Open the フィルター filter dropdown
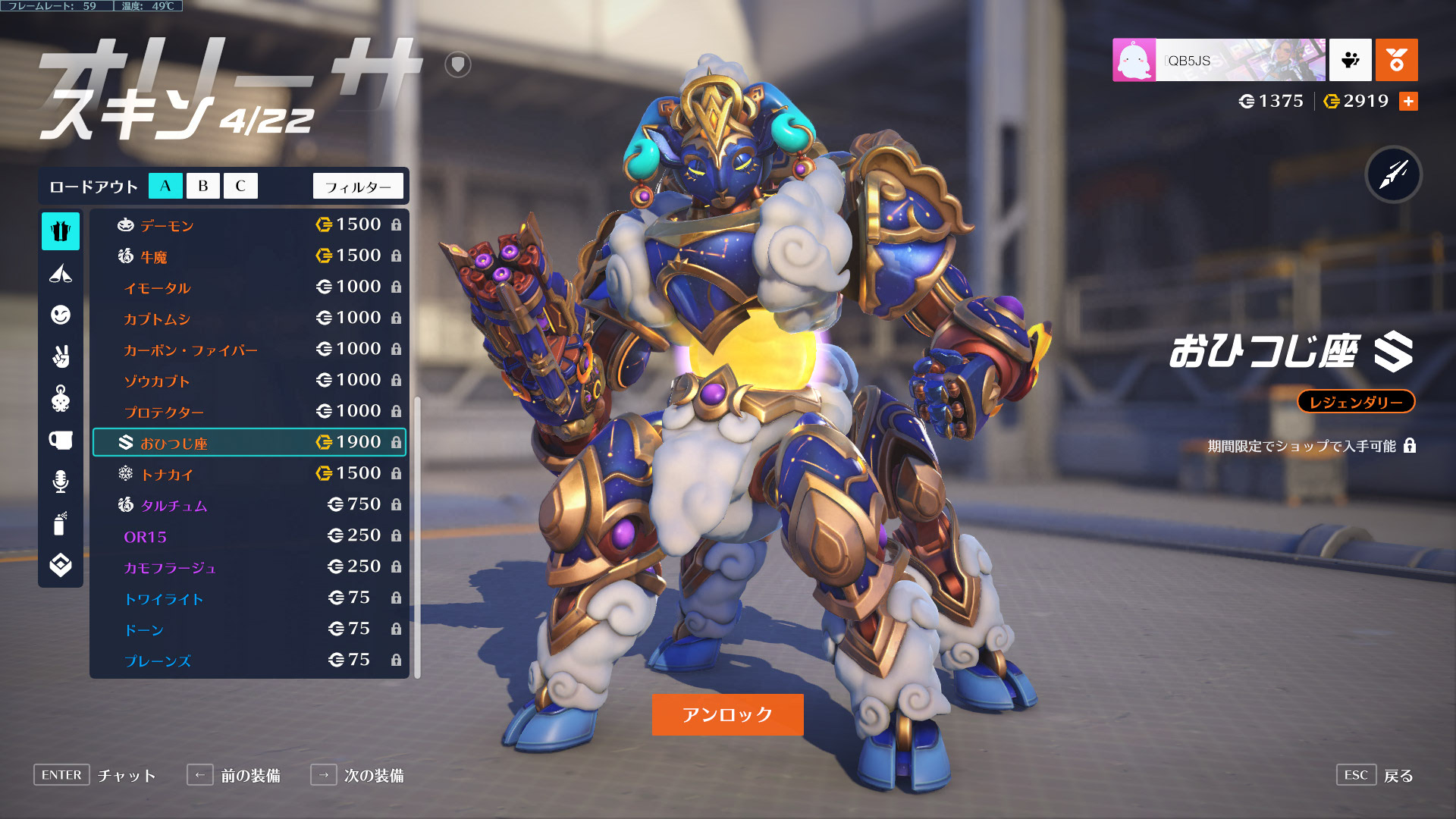Viewport: 1456px width, 819px height. coord(358,187)
